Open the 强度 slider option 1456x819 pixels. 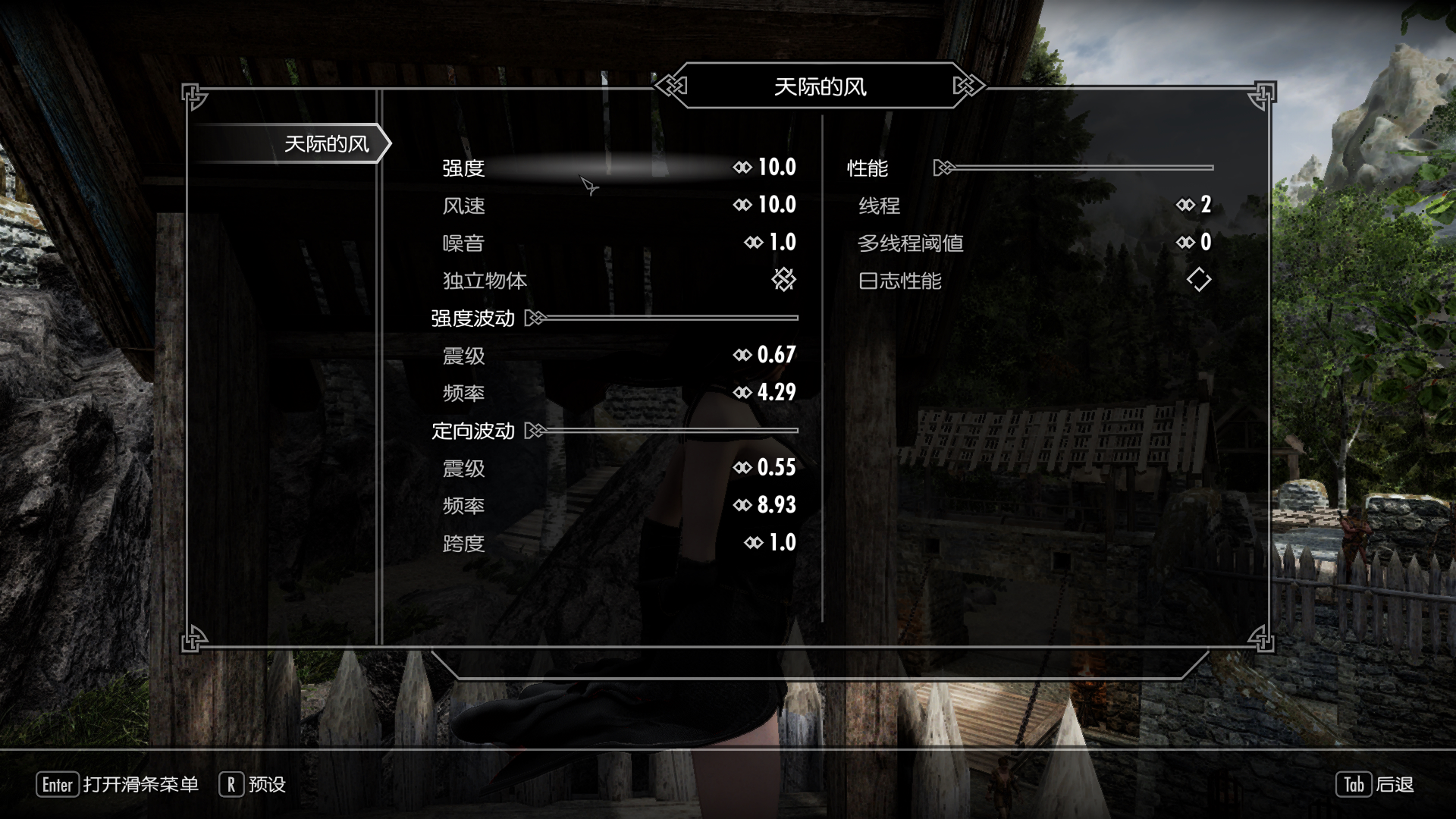click(618, 168)
